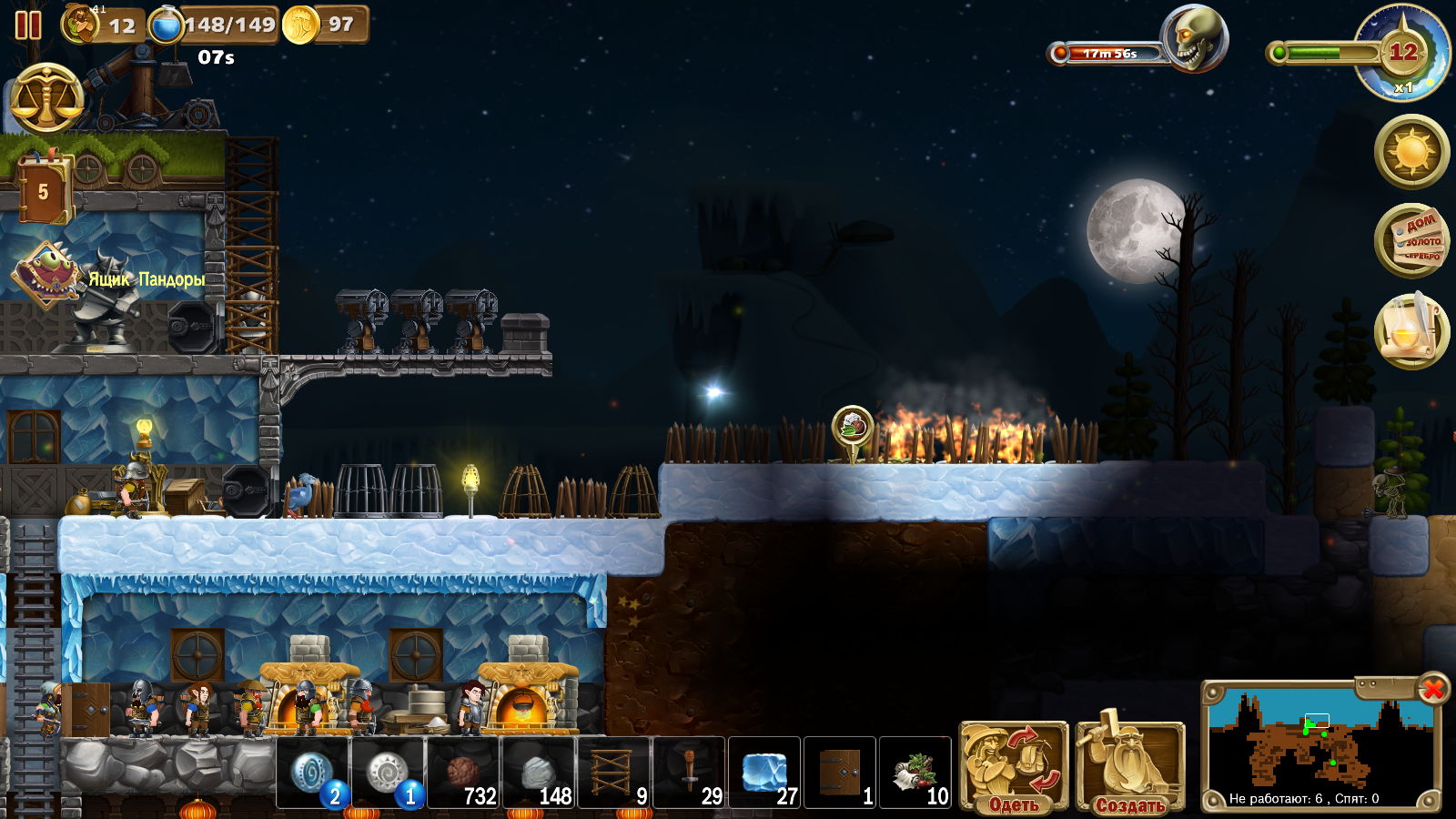Select the ice block hotbar slot
1456x819 pixels.
coord(764,773)
